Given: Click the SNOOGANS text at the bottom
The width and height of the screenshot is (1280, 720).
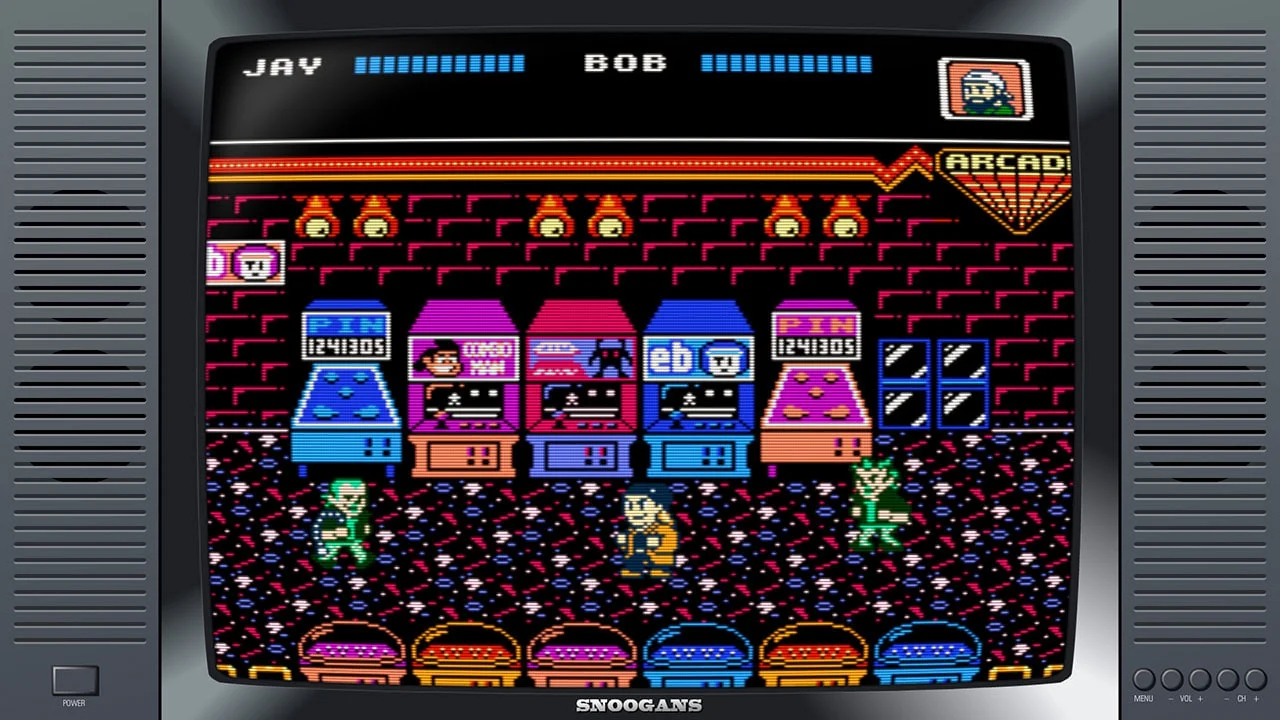Looking at the screenshot, I should [x=640, y=705].
